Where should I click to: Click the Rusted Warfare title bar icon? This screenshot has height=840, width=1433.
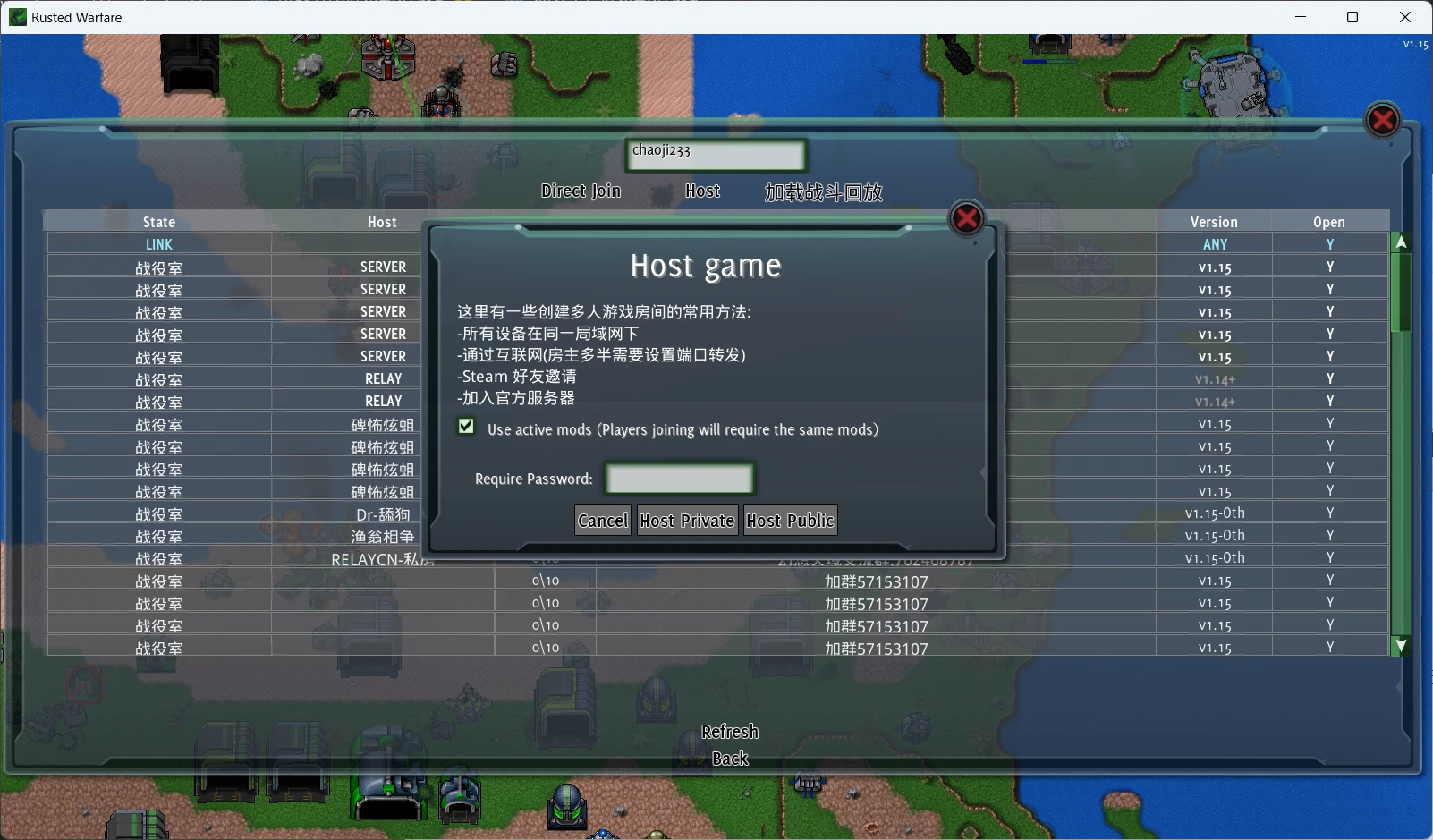[x=17, y=17]
